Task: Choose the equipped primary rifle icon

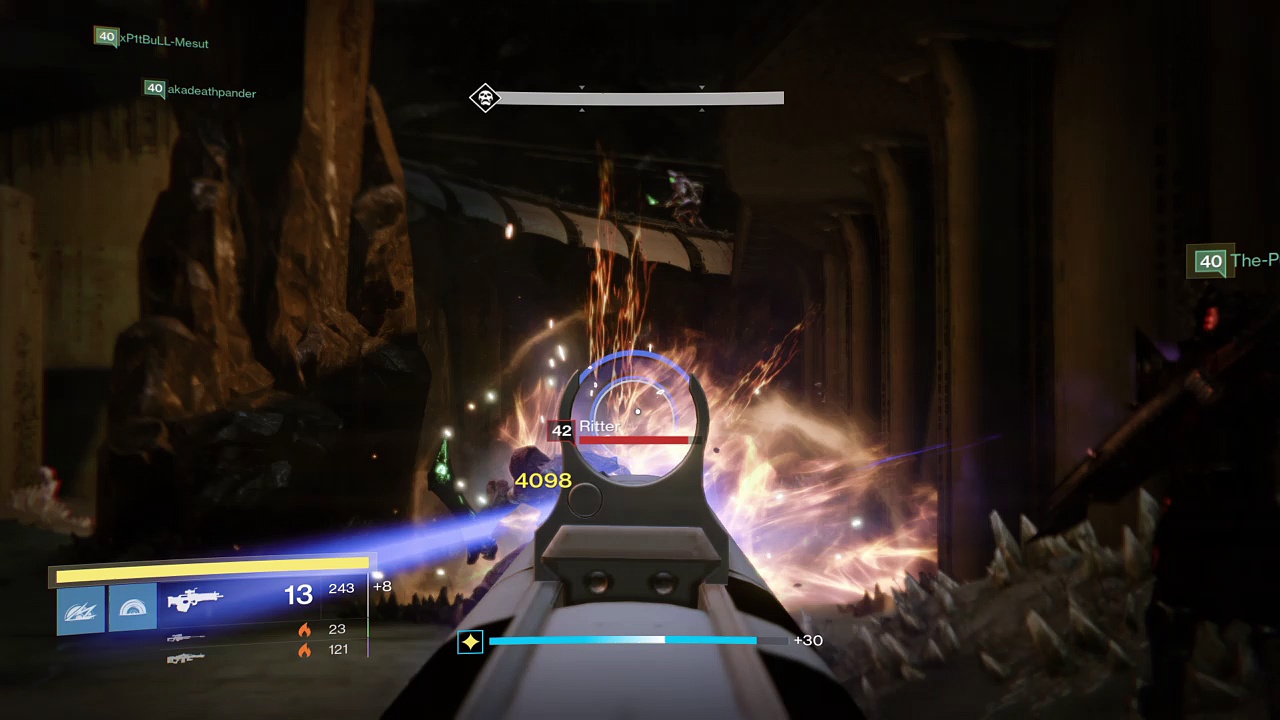Action: point(194,600)
